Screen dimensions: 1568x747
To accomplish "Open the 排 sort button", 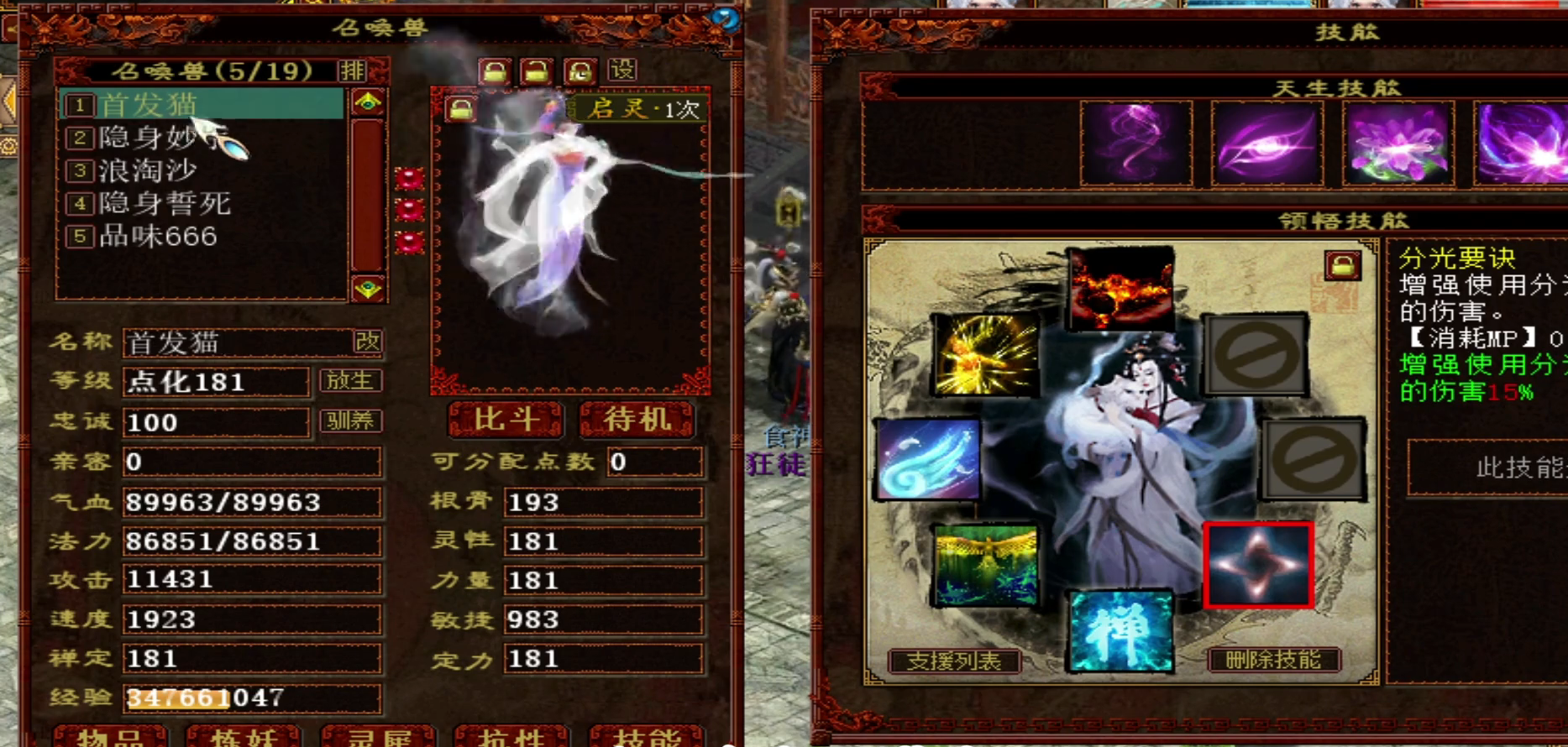I will coord(353,71).
